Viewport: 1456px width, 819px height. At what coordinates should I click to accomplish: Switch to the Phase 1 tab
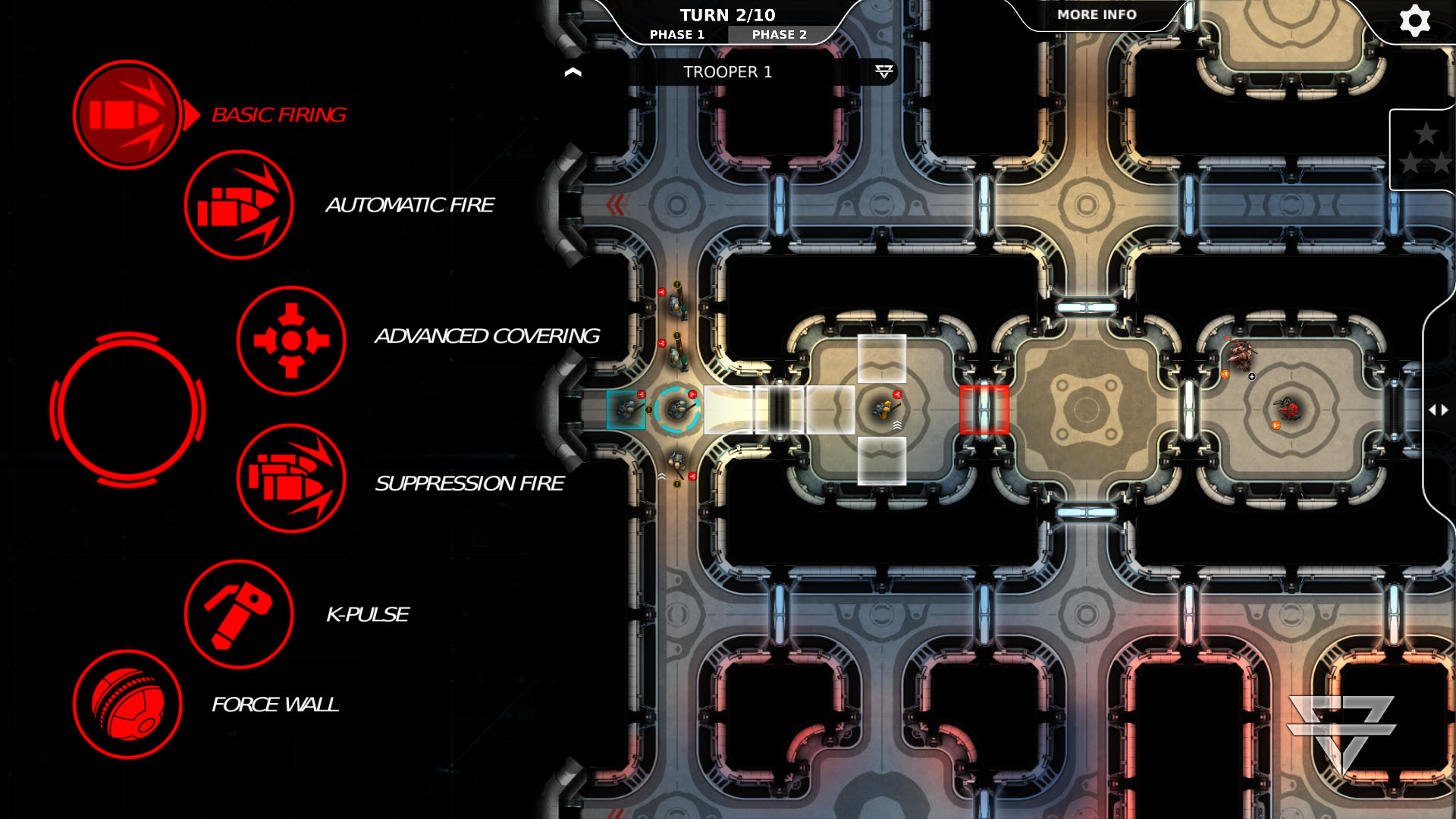point(677,34)
